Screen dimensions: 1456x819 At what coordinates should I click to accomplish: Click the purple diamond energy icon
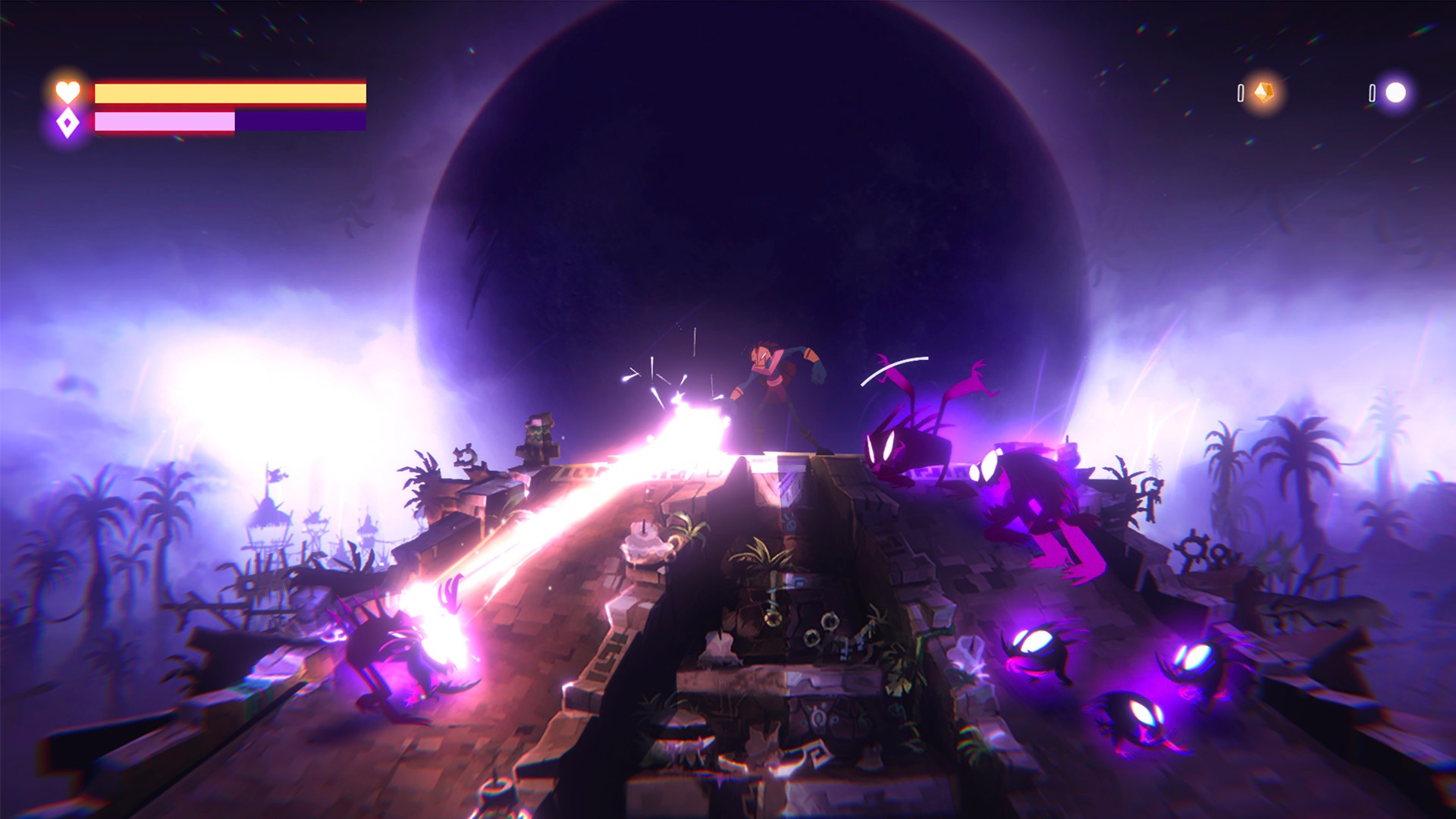tap(67, 122)
